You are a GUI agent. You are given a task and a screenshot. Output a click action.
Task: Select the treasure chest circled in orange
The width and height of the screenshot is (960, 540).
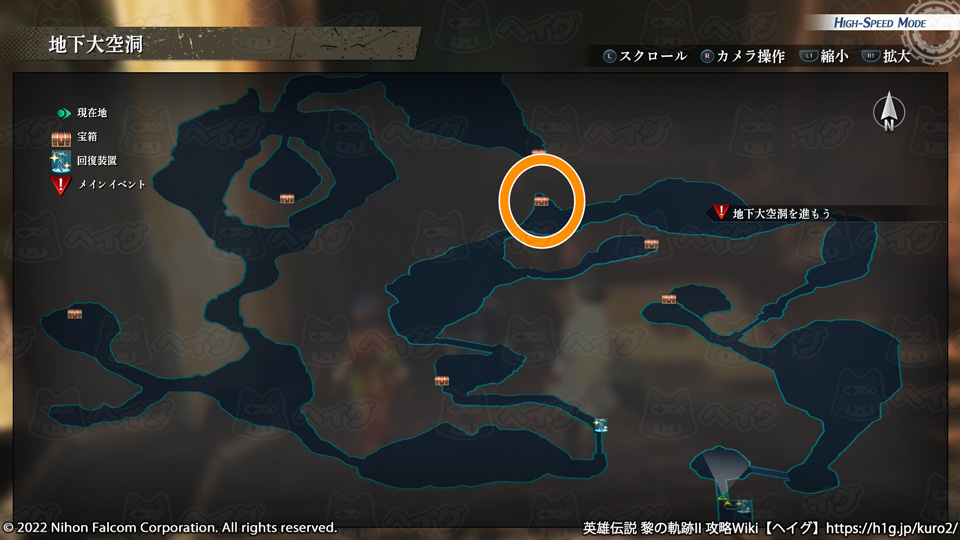[x=541, y=201]
